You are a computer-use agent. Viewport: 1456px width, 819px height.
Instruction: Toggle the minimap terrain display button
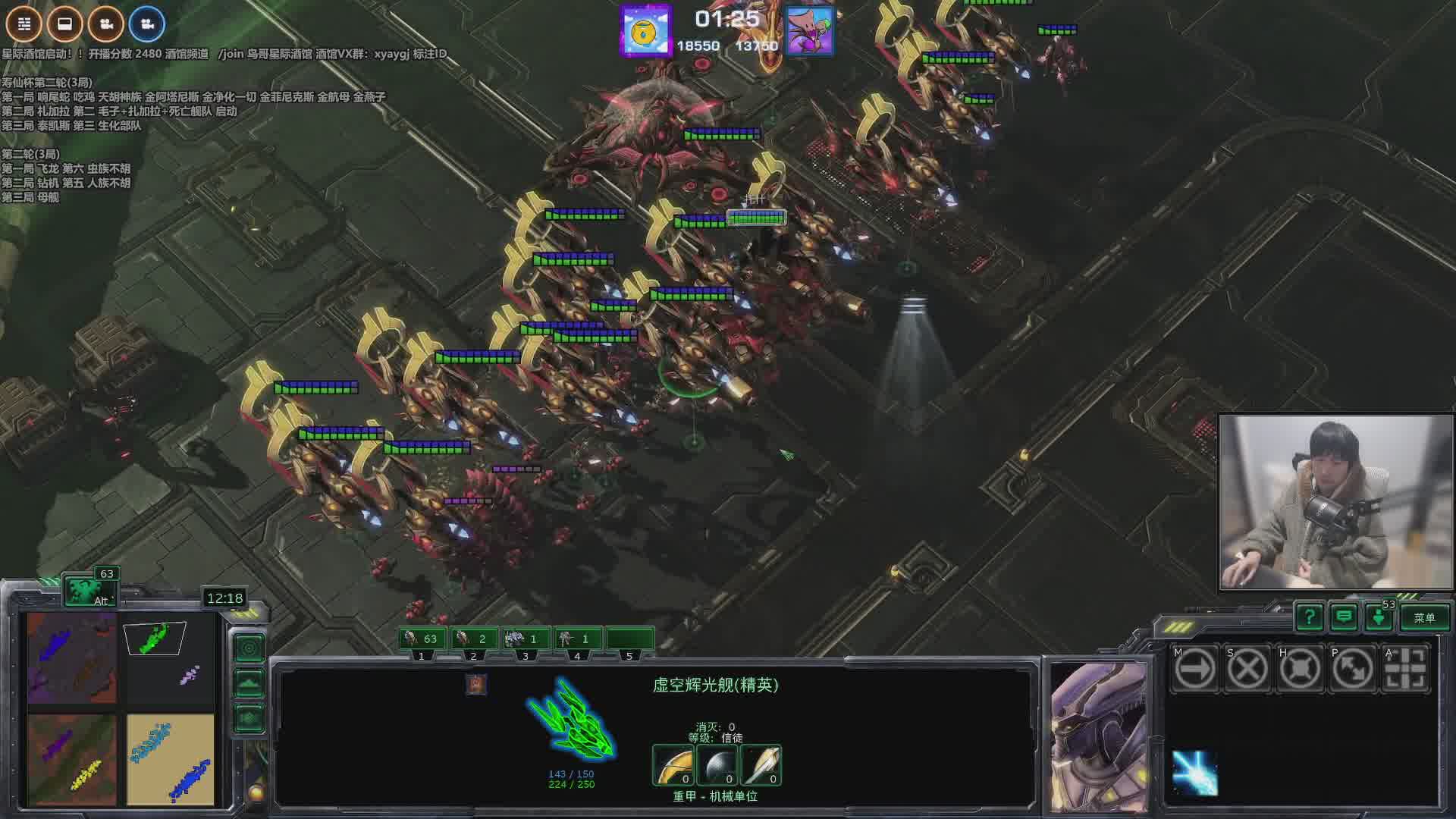pyautogui.click(x=249, y=683)
